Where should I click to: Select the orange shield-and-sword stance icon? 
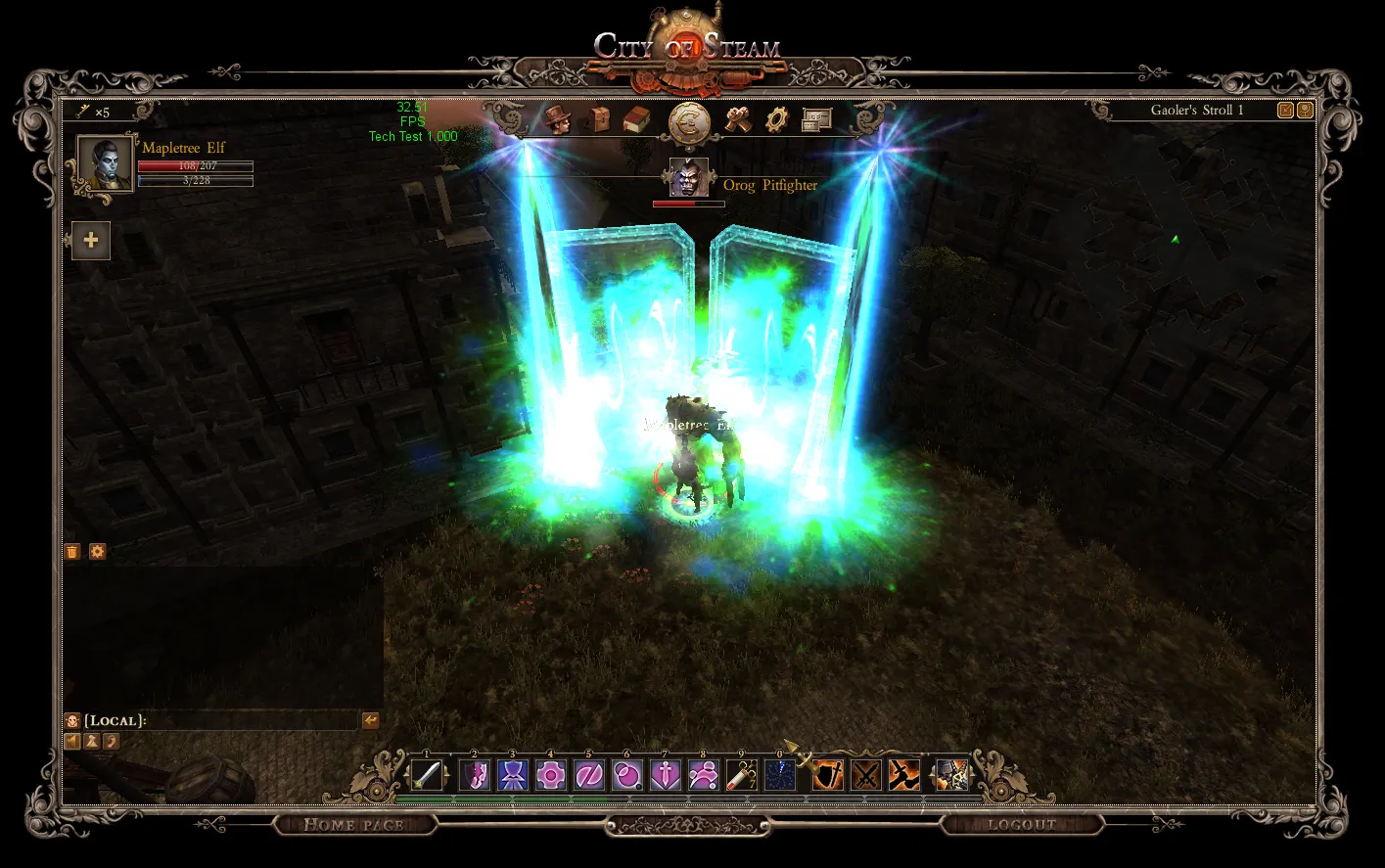[828, 775]
